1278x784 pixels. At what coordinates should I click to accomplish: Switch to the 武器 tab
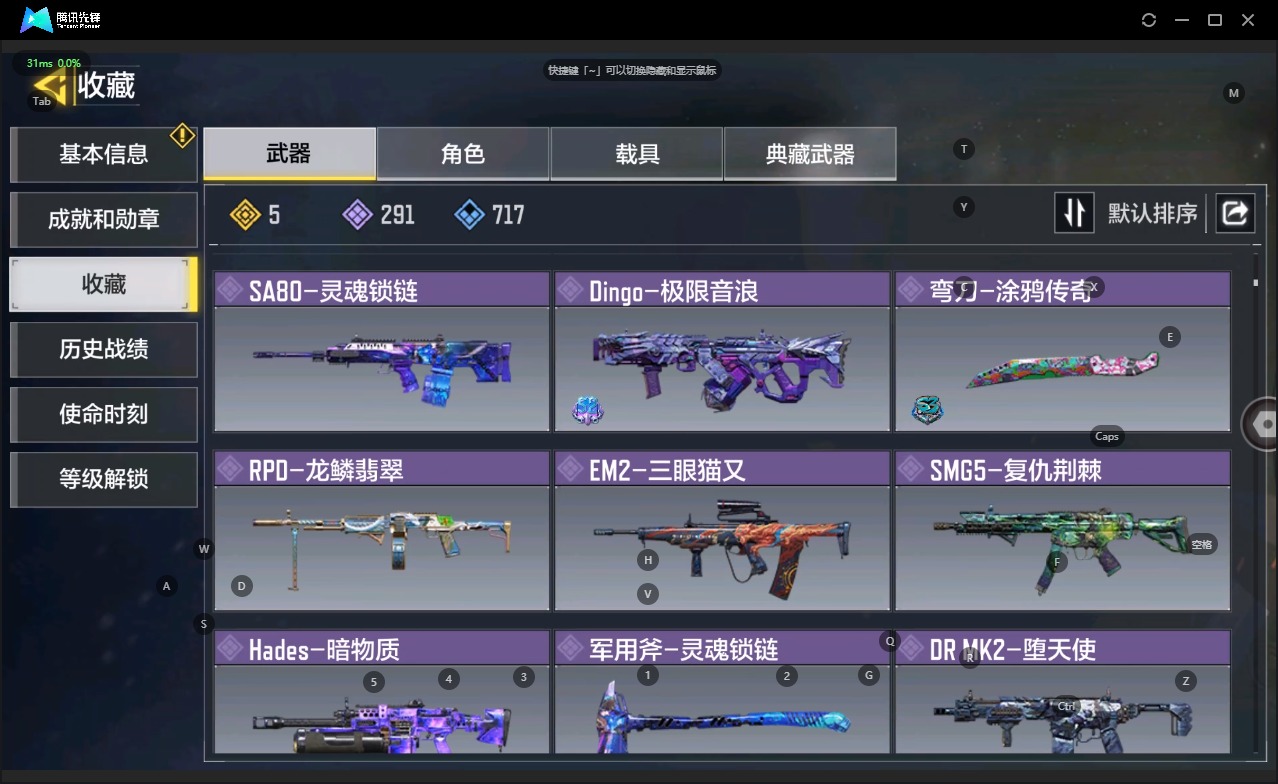pyautogui.click(x=289, y=154)
